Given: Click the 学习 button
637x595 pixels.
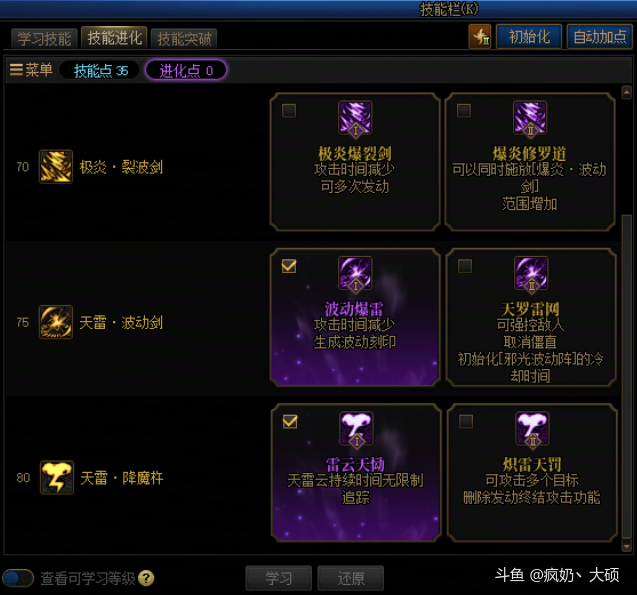Looking at the screenshot, I should pyautogui.click(x=279, y=578).
